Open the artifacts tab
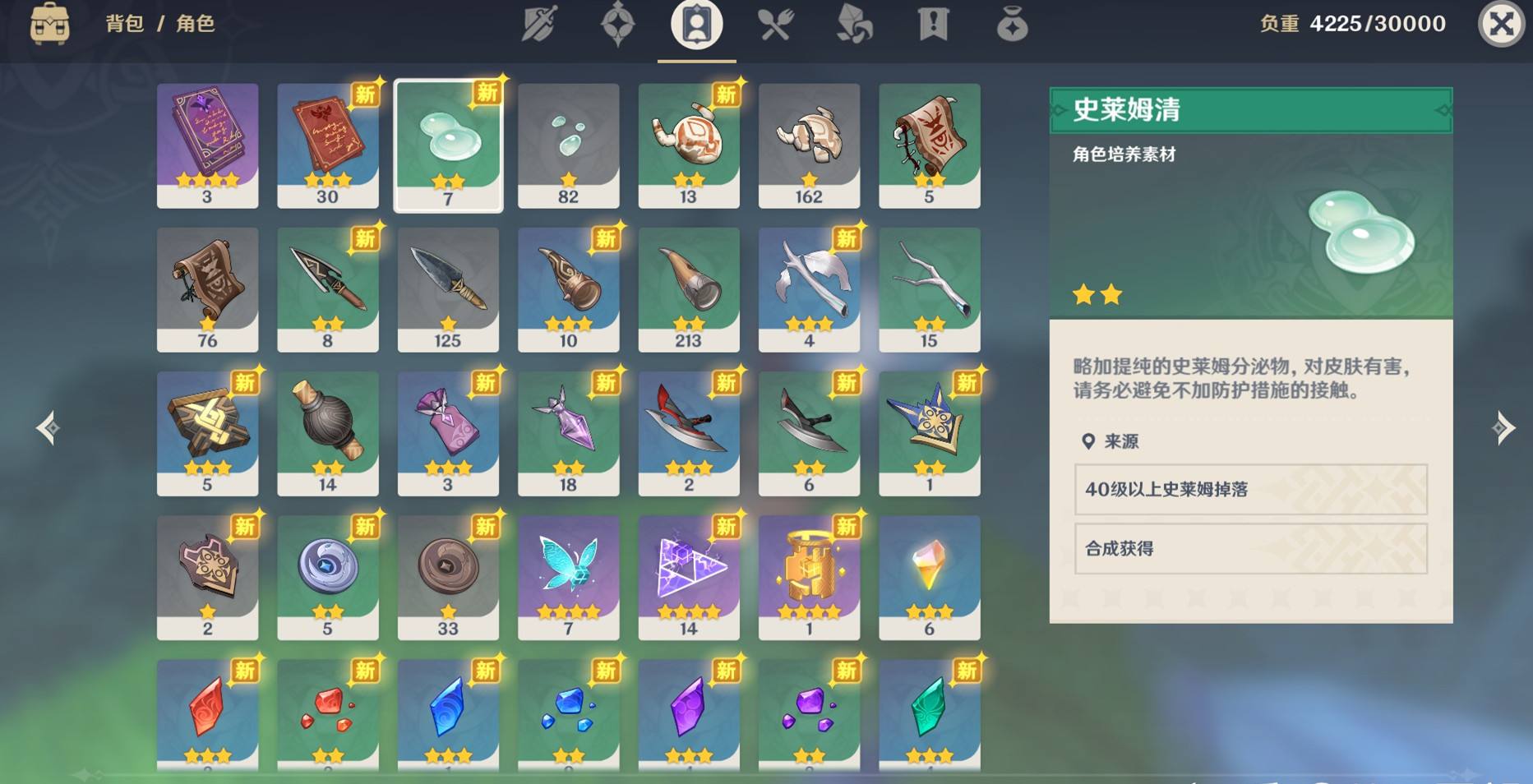The image size is (1533, 784). tap(617, 24)
